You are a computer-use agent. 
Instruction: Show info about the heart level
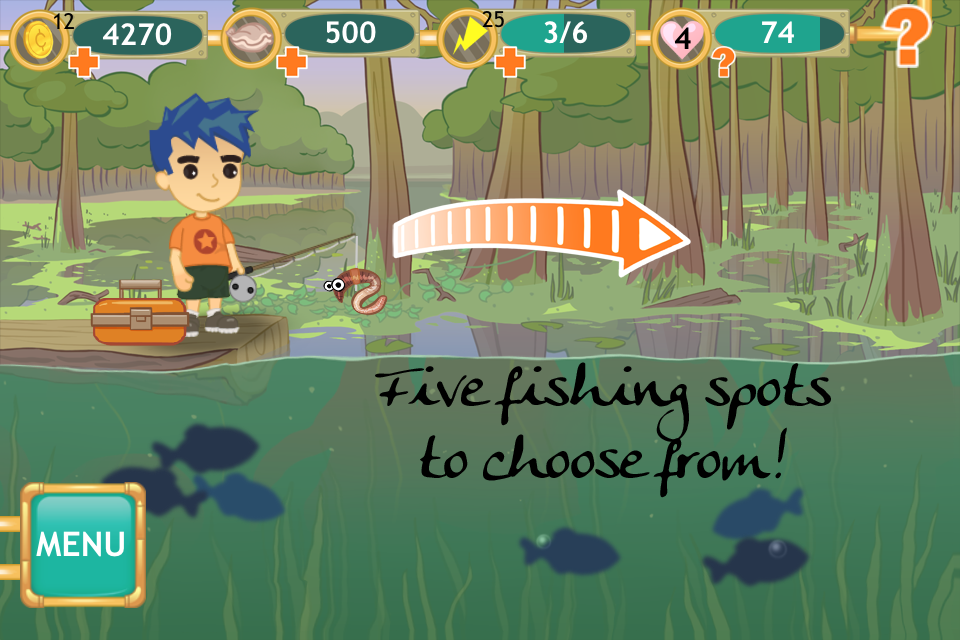click(x=722, y=66)
